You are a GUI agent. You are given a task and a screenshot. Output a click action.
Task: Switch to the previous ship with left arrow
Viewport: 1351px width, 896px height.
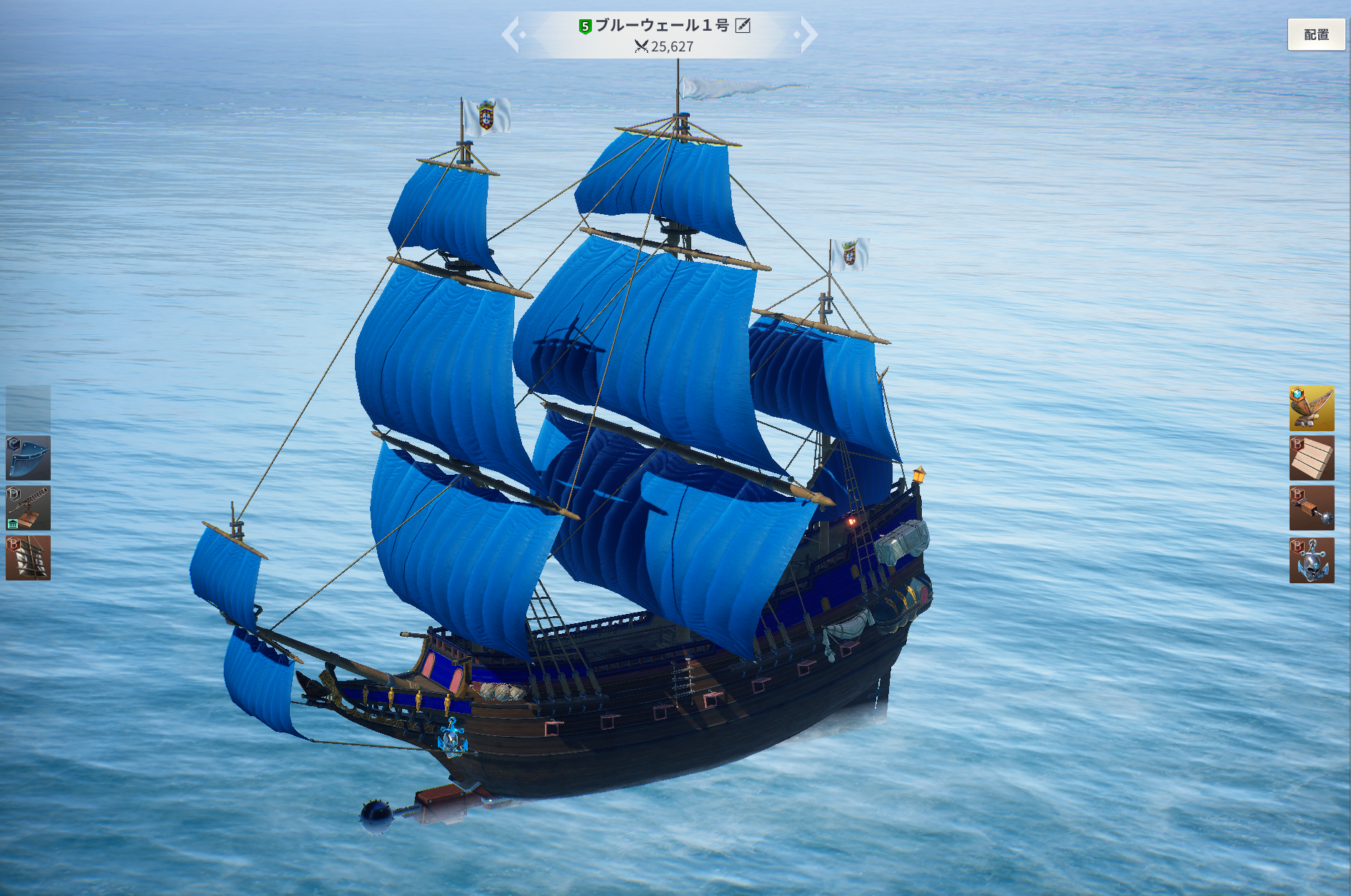point(512,34)
